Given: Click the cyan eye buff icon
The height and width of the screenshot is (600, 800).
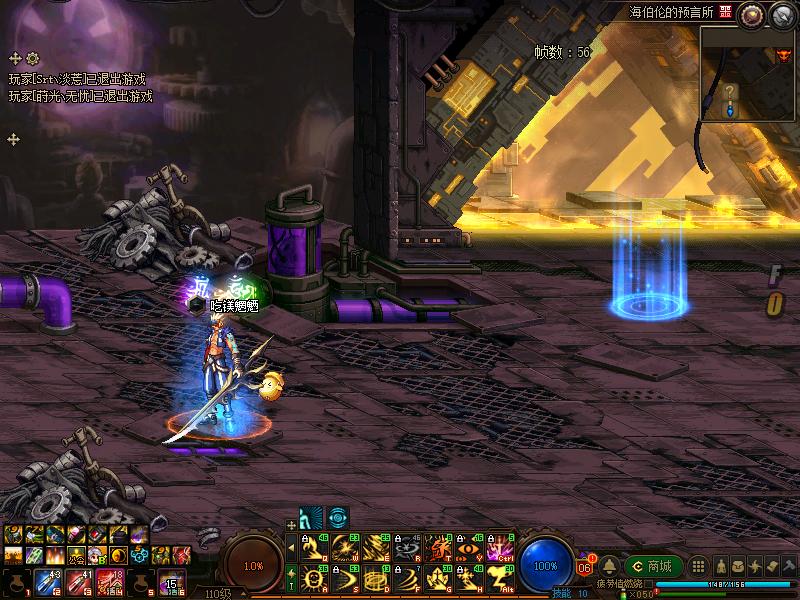Looking at the screenshot, I should pos(339,517).
